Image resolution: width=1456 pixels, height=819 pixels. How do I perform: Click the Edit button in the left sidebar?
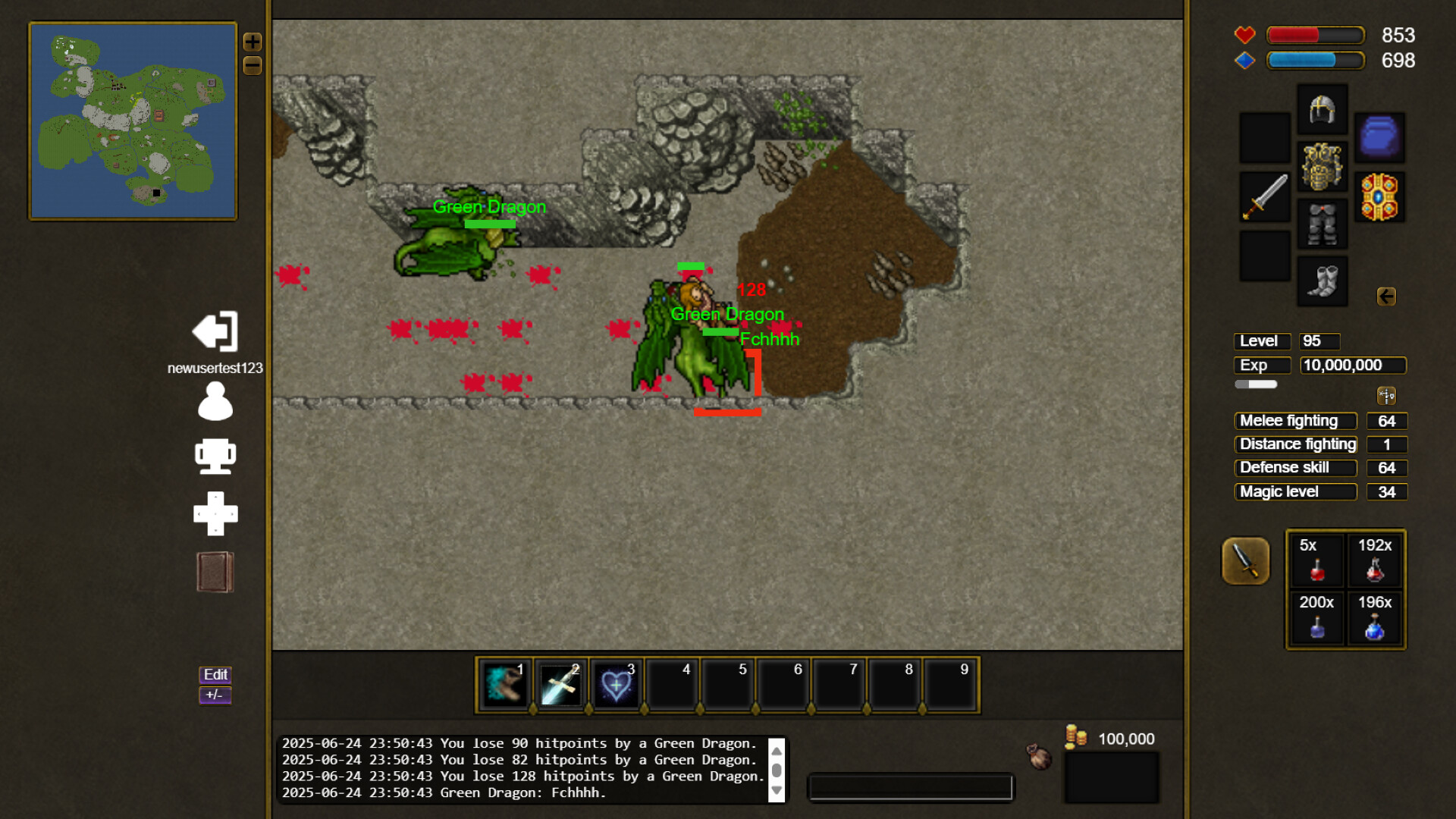[215, 674]
